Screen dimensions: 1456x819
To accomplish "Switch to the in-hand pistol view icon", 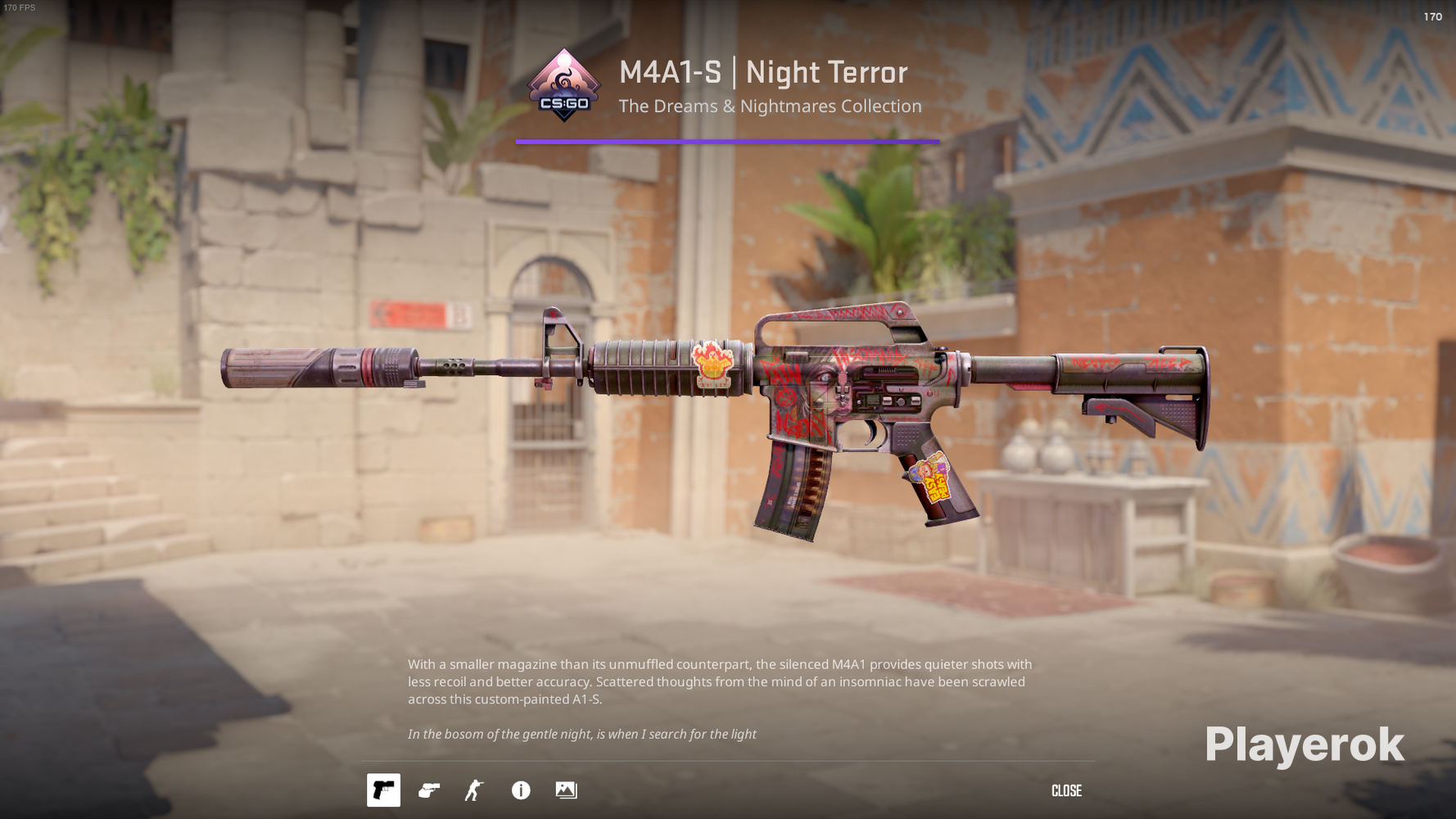I will (429, 790).
